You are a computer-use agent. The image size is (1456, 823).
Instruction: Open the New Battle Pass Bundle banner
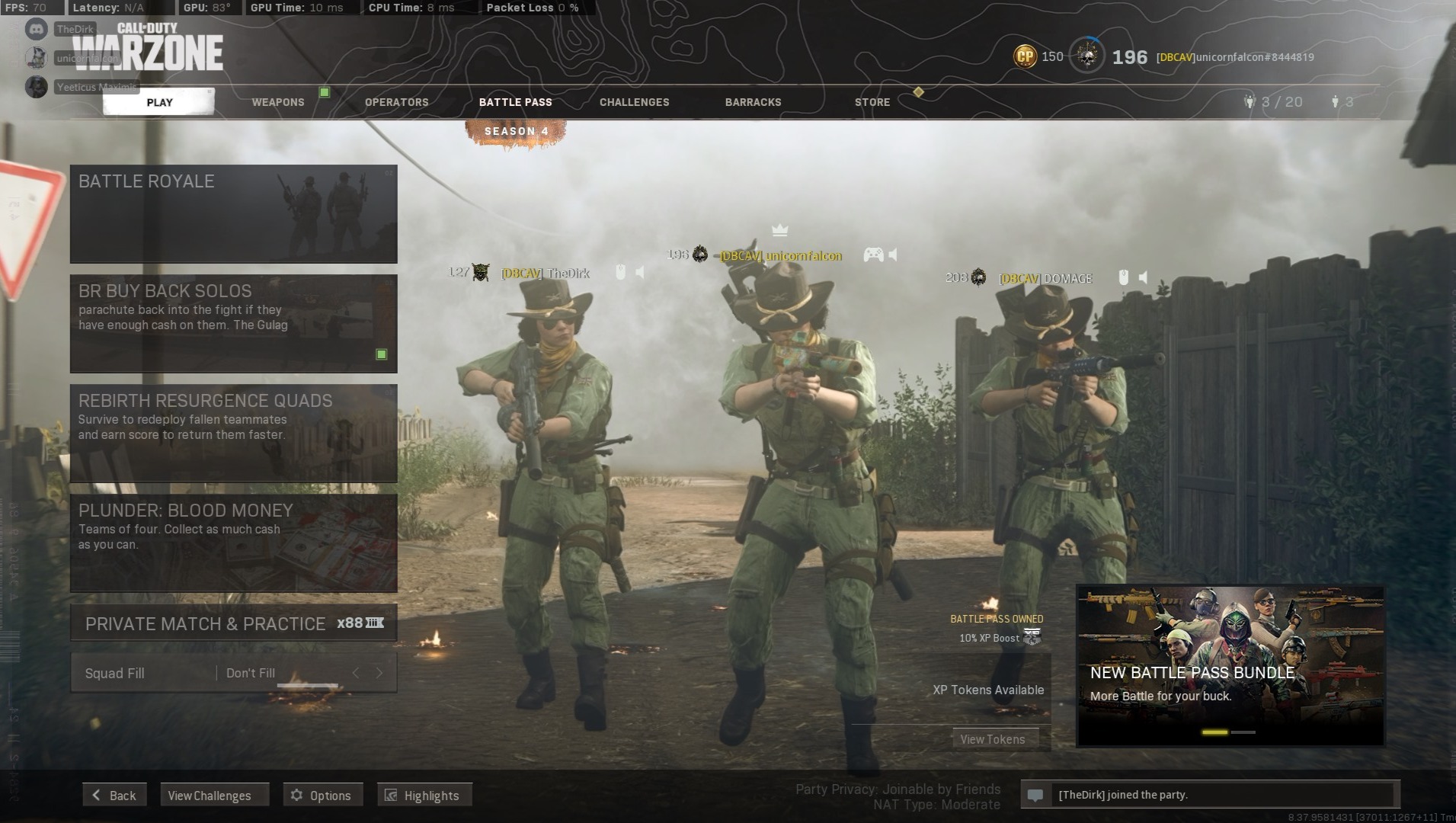pyautogui.click(x=1230, y=665)
